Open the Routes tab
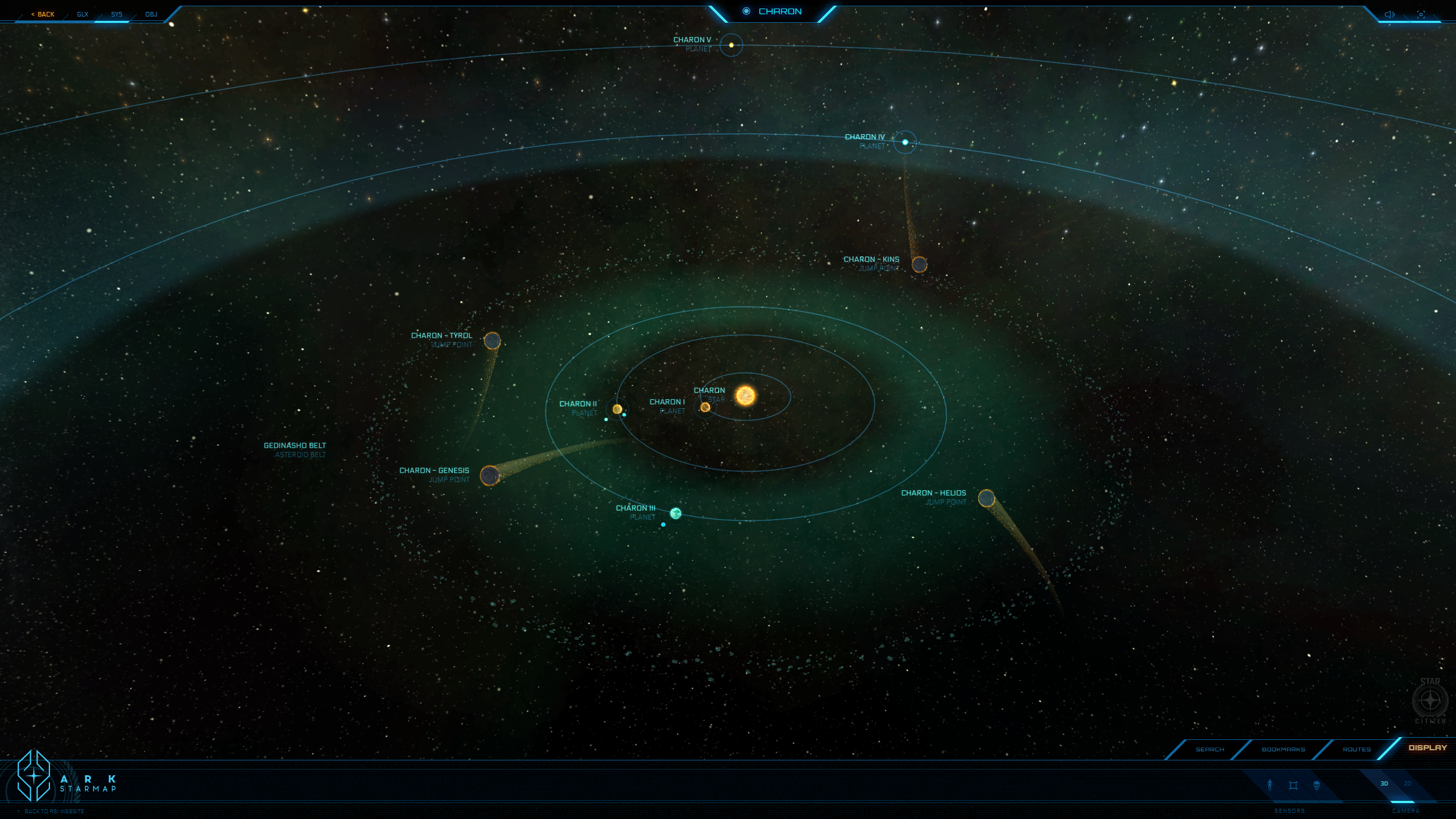Viewport: 1456px width, 819px height. (1356, 749)
